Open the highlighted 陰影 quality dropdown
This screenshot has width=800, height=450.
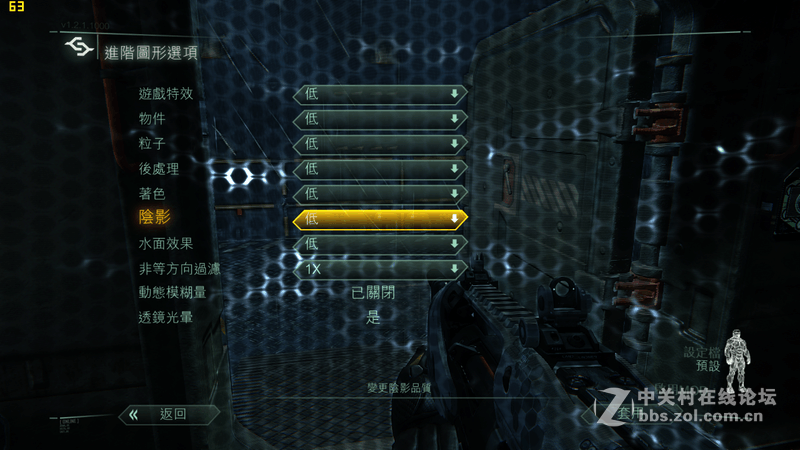(380, 219)
